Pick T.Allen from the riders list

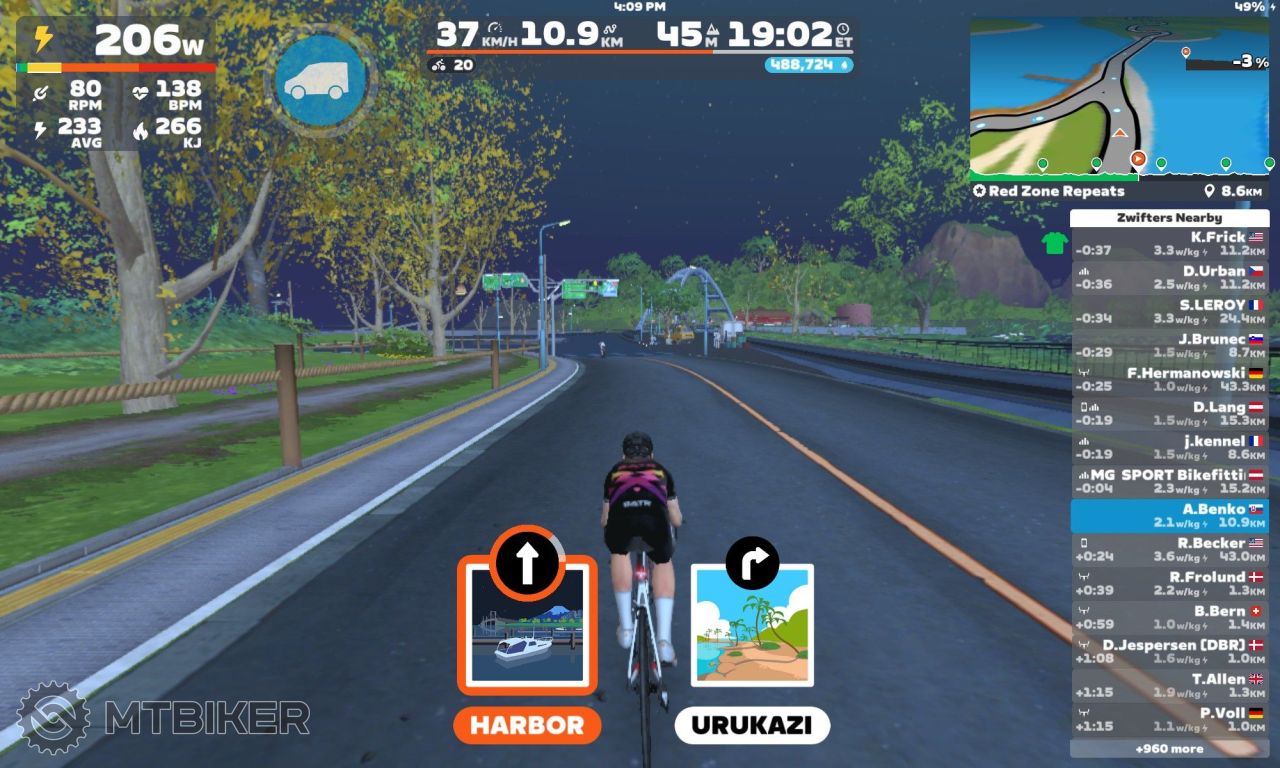tap(1169, 686)
